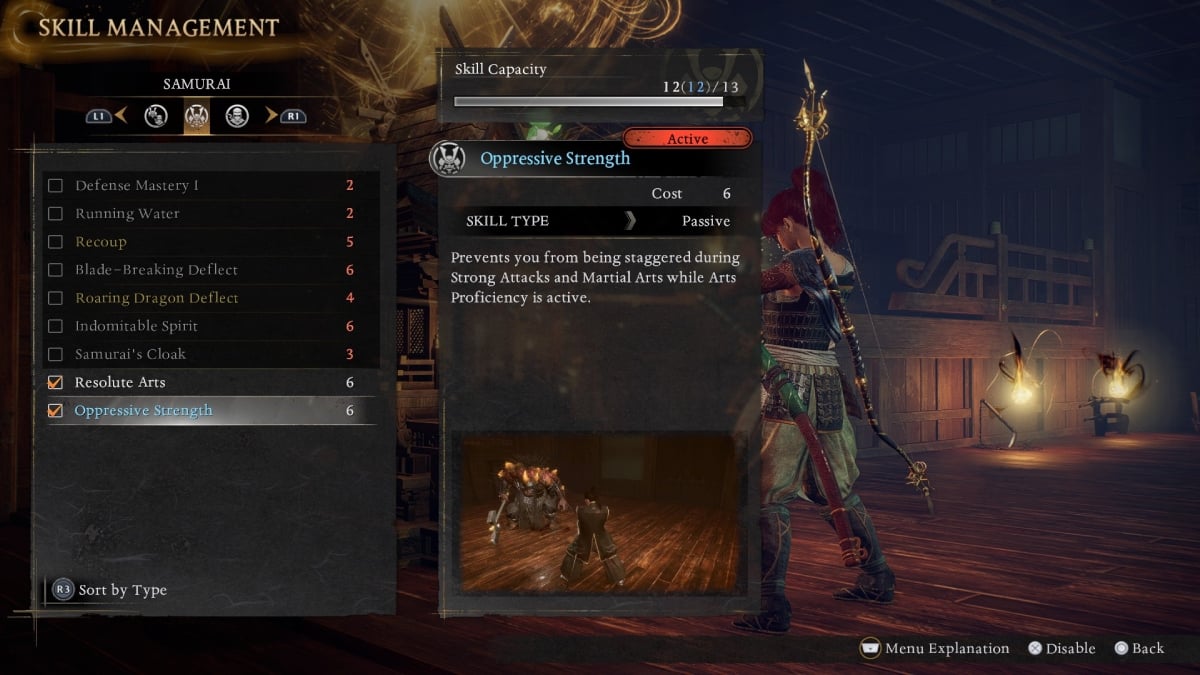Uncheck the Oppressive Strength checkbox
The image size is (1200, 675).
pyautogui.click(x=56, y=411)
